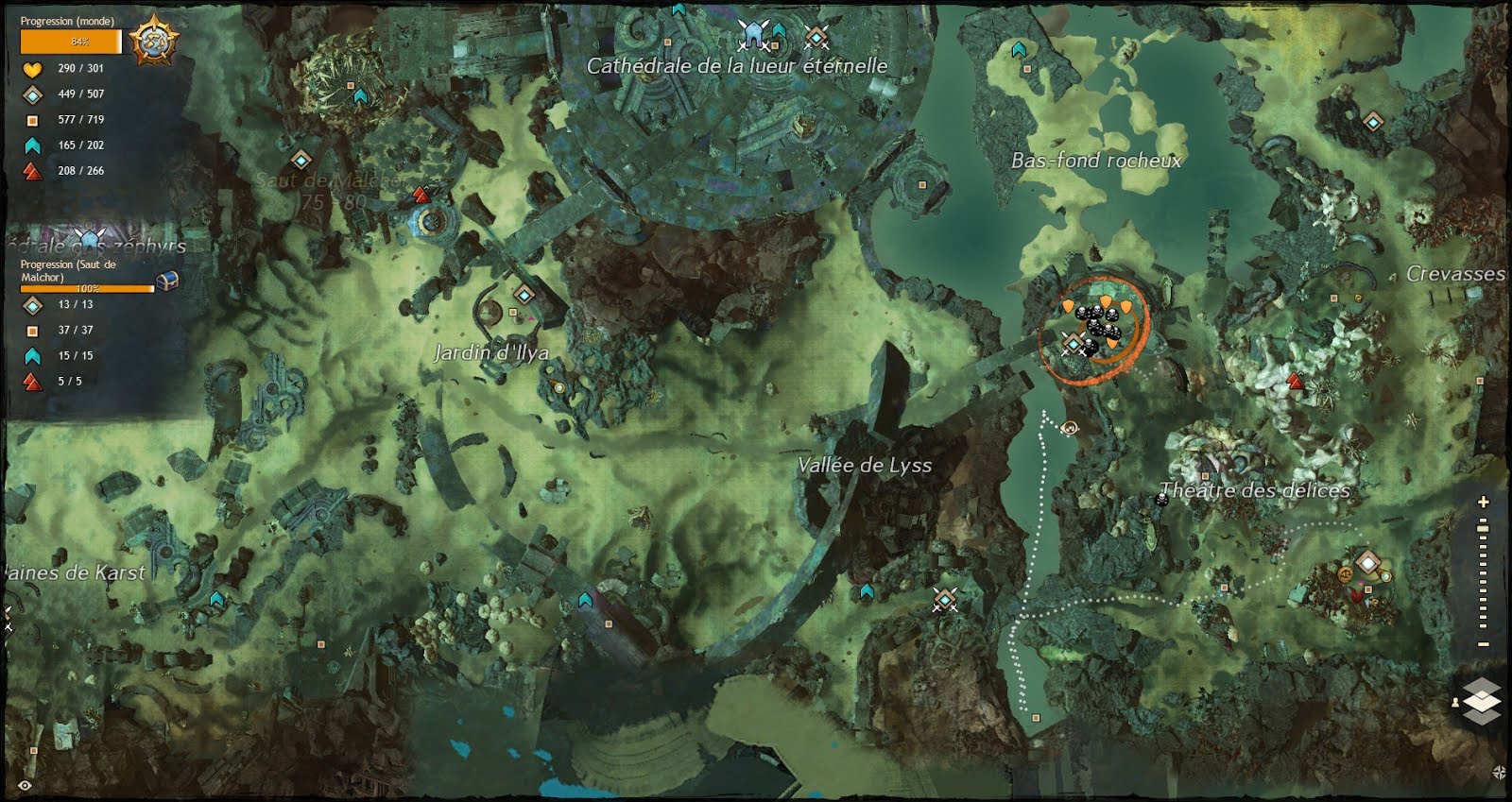The image size is (1512, 802).
Task: Zoom in using the plus button
Action: click(1481, 503)
